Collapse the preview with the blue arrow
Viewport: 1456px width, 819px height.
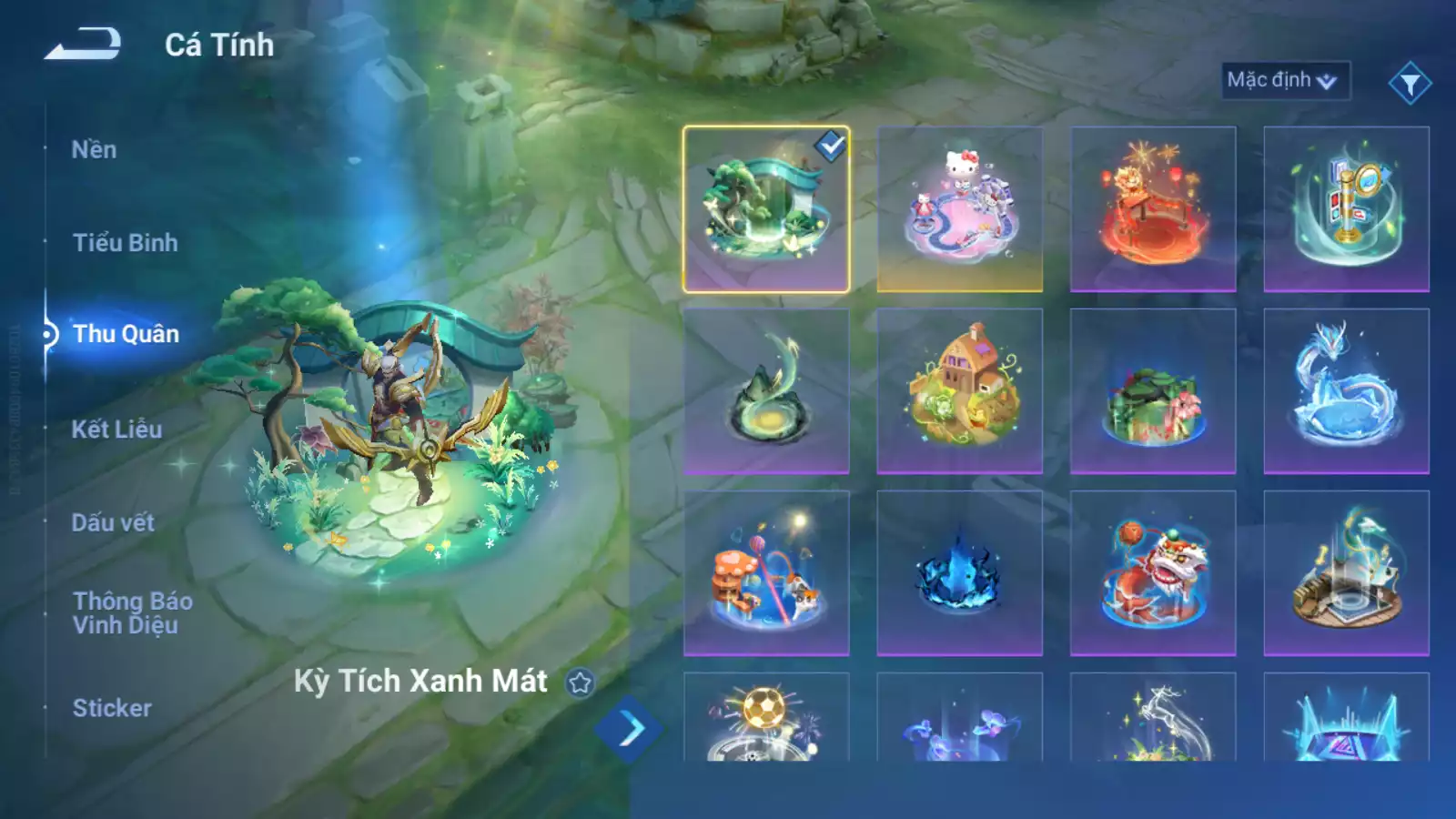[x=629, y=729]
